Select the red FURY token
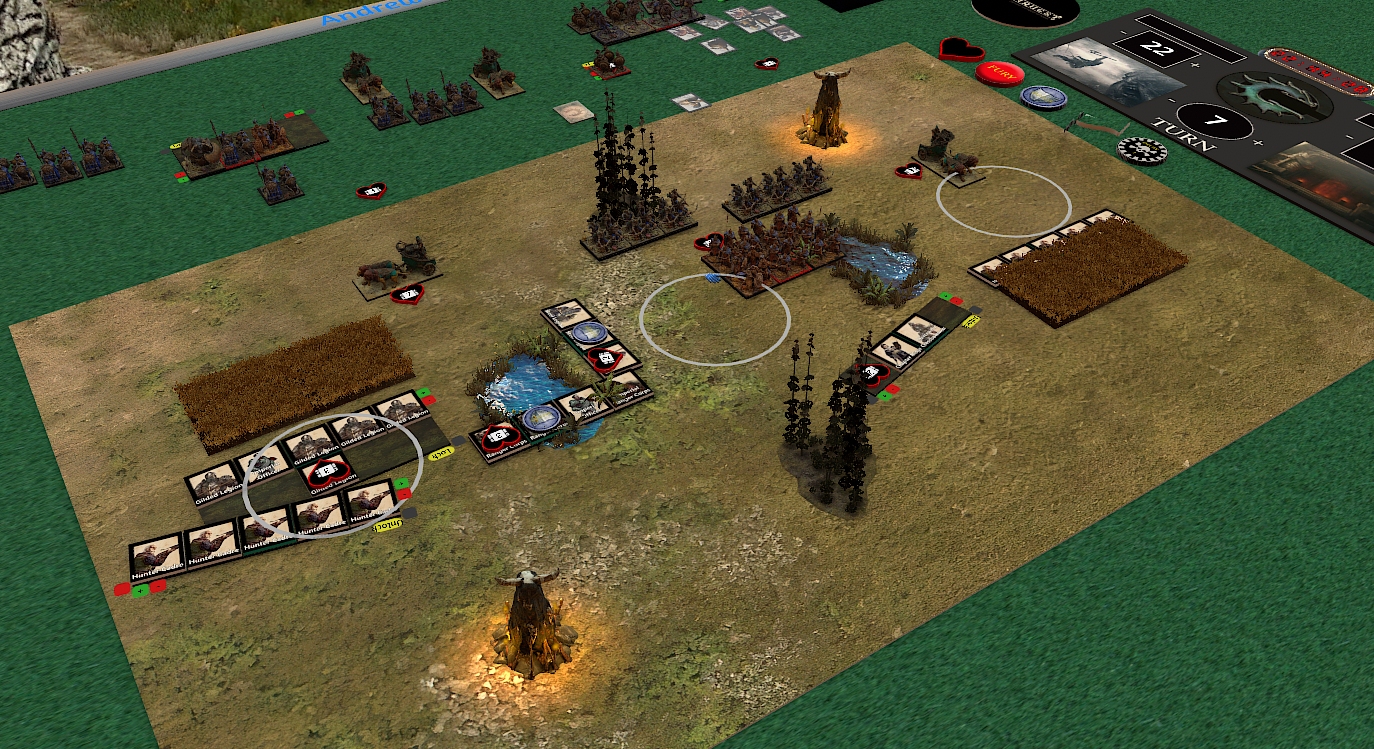 tap(996, 73)
